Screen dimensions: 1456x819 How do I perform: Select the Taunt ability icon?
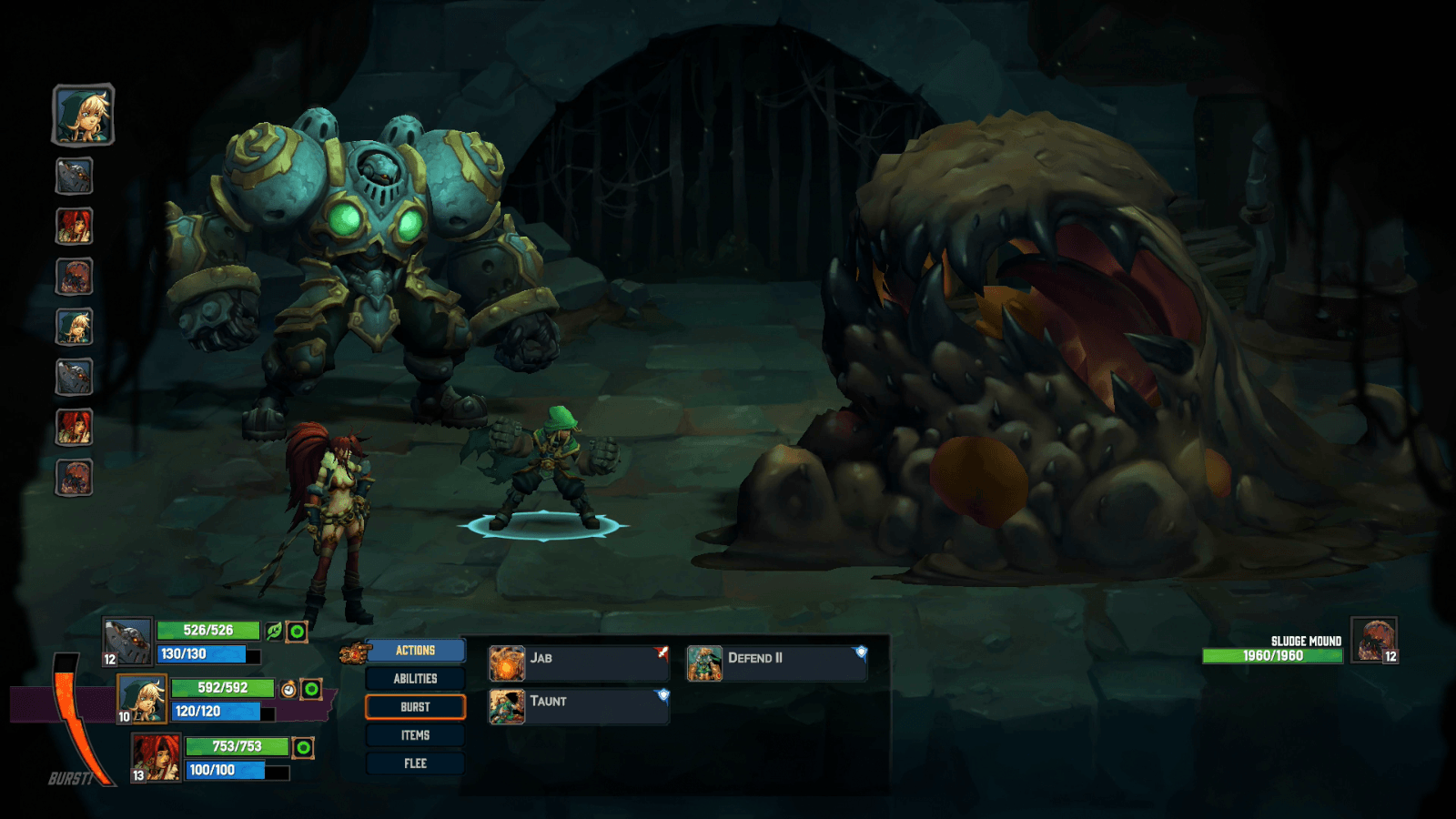pyautogui.click(x=507, y=706)
